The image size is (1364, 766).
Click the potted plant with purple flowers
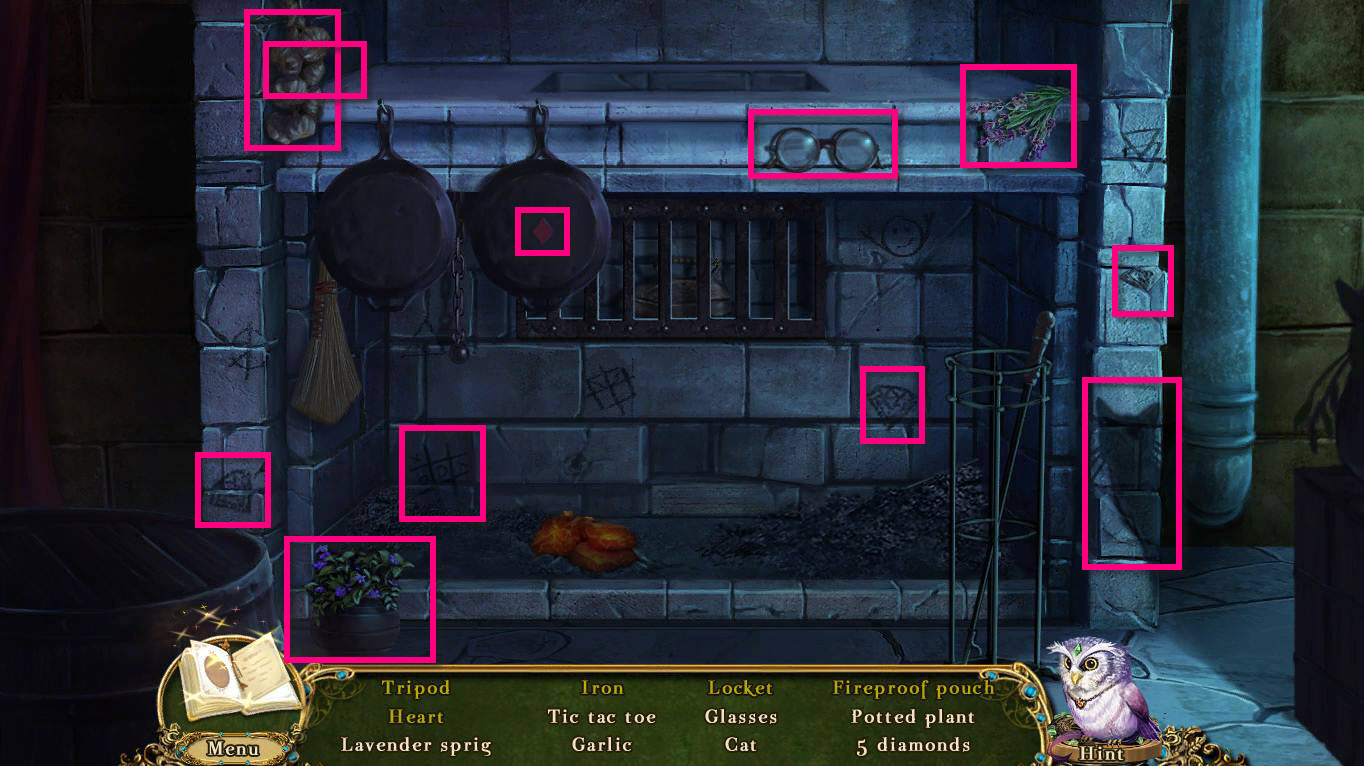tap(360, 597)
